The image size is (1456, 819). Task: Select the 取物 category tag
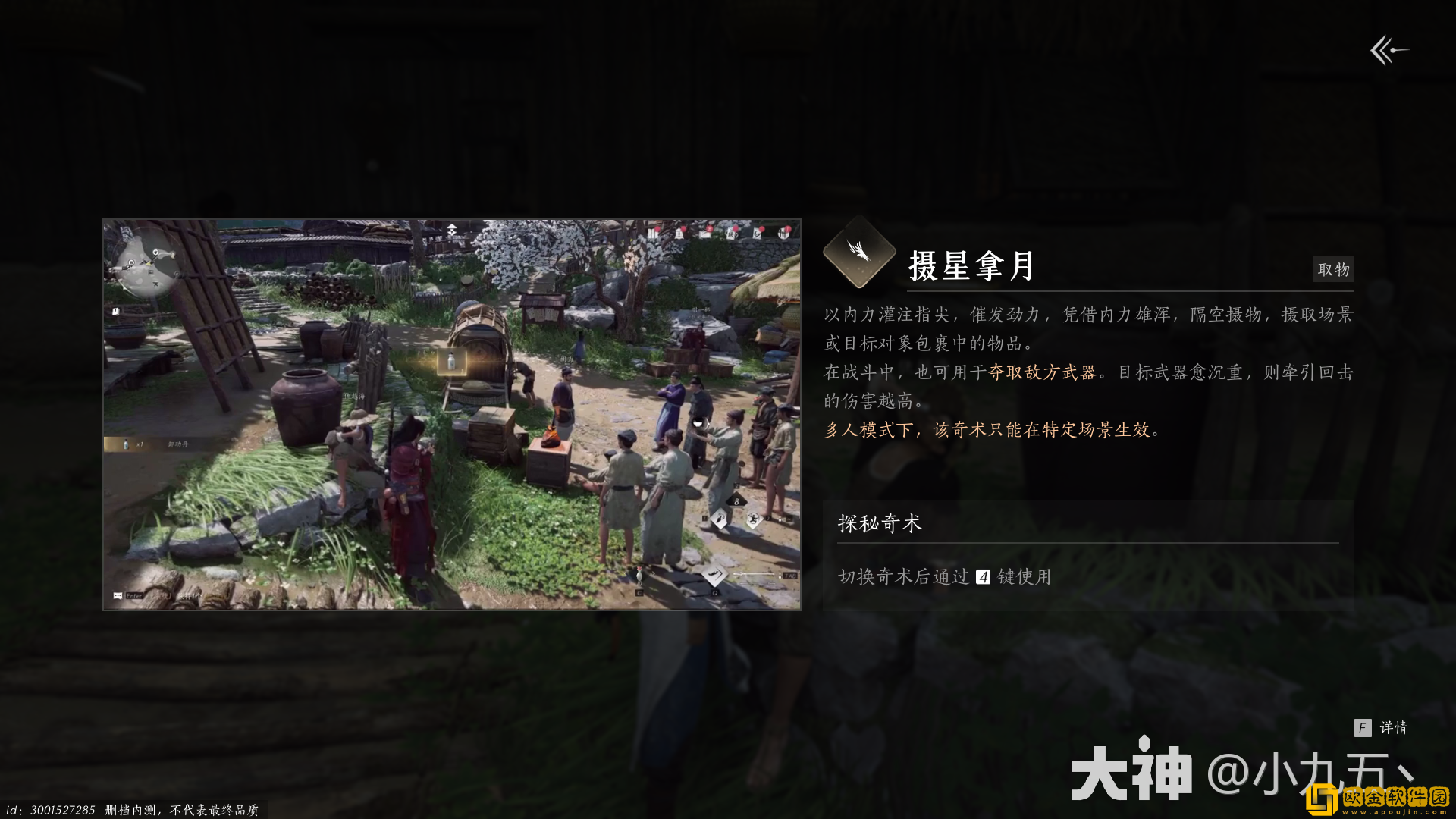pos(1333,269)
